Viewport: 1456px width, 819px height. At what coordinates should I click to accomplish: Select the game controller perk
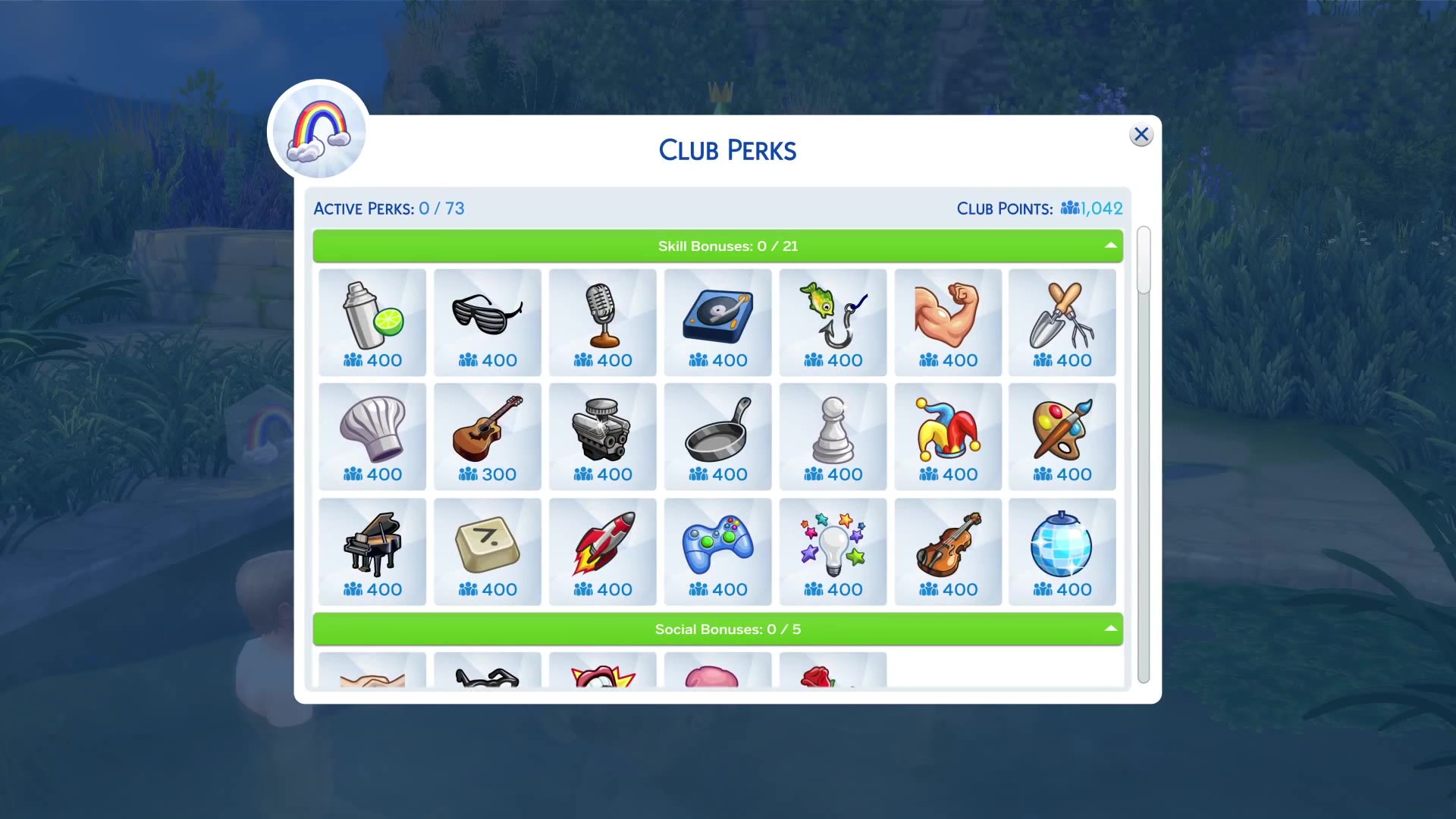[718, 552]
